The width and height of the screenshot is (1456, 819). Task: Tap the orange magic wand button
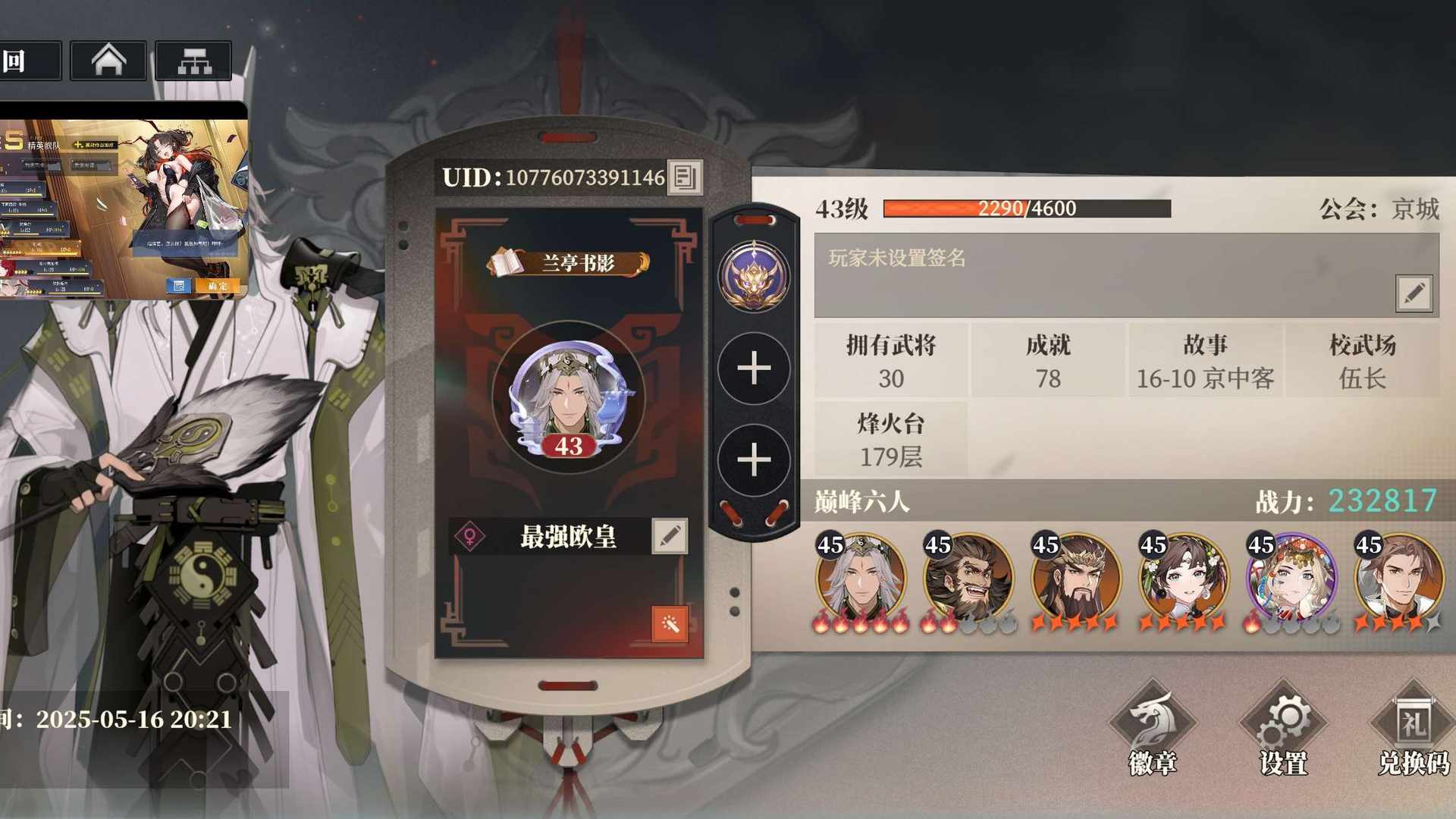[670, 623]
